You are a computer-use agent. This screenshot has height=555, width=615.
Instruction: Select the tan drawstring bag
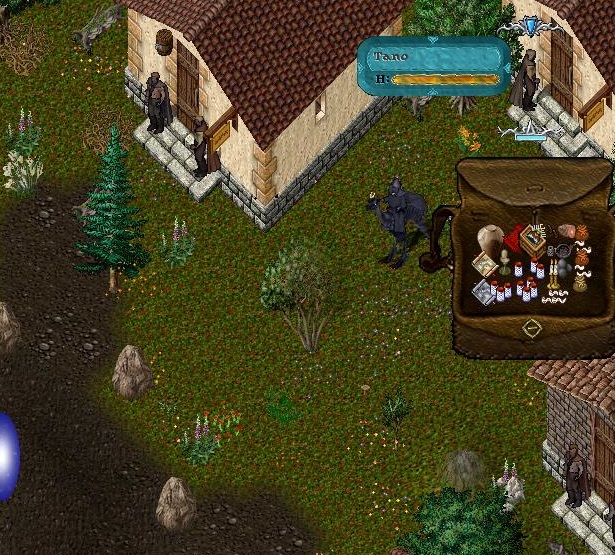pyautogui.click(x=580, y=283)
